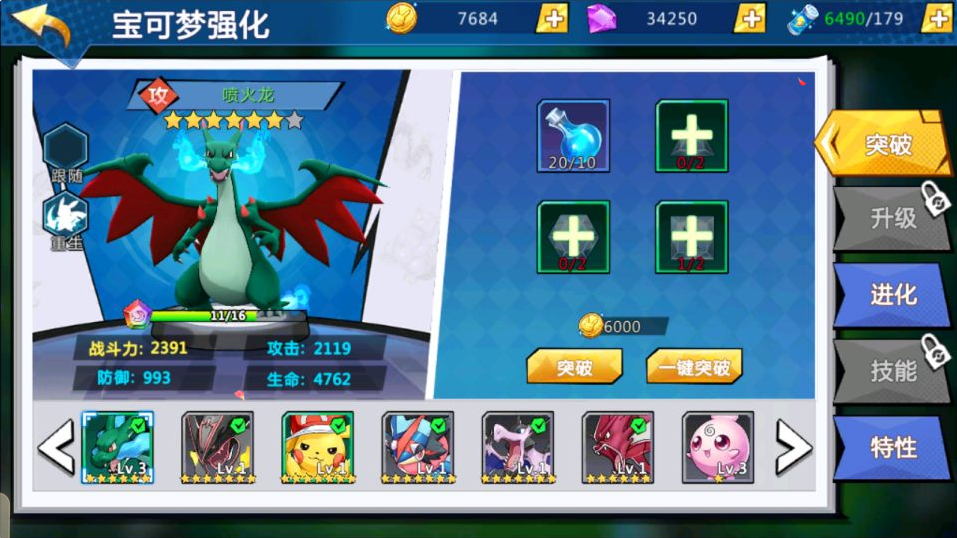Open the locked 技能 skills tab

click(x=890, y=371)
